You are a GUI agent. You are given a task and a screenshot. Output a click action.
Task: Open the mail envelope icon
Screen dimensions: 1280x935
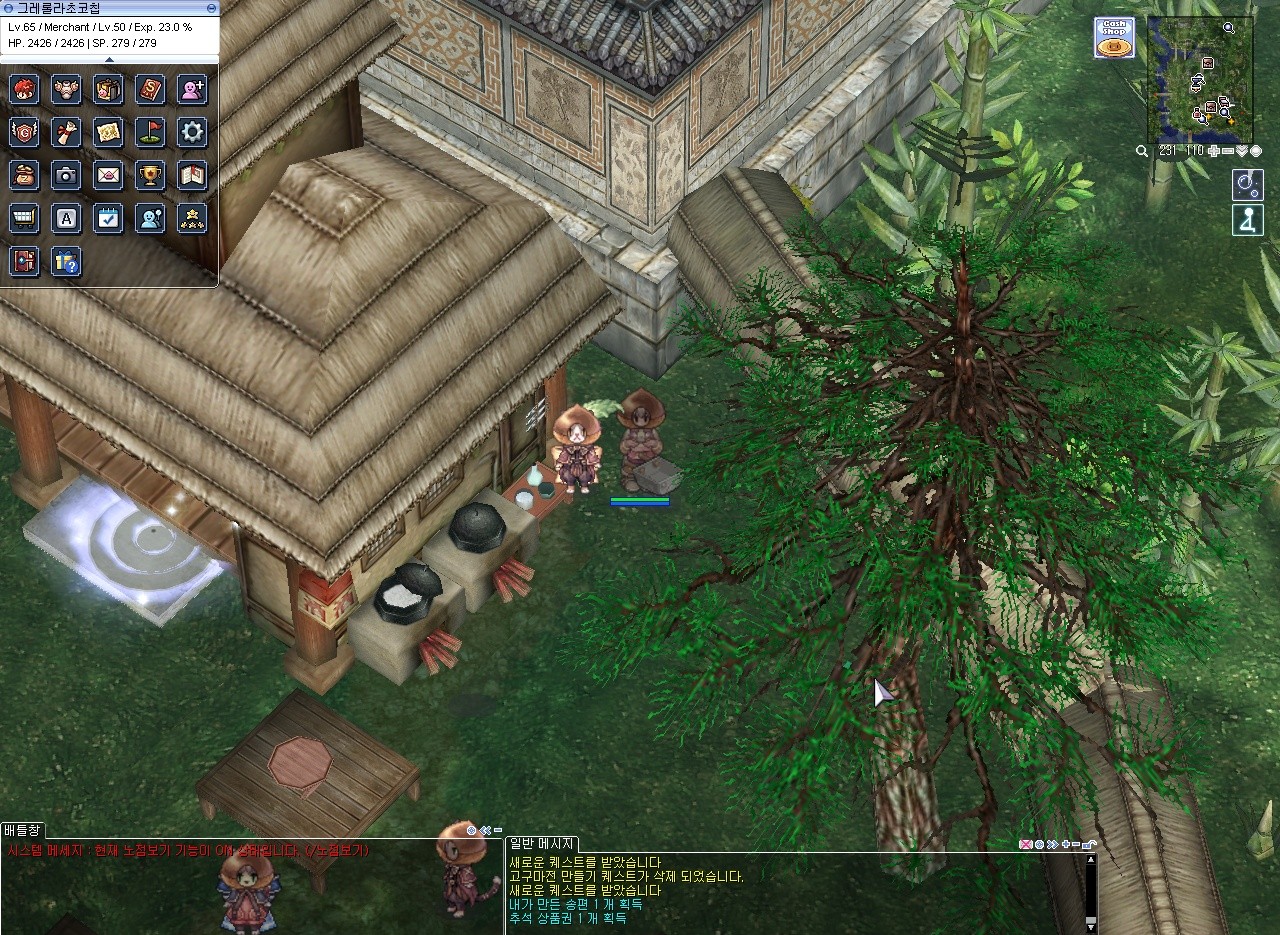108,175
